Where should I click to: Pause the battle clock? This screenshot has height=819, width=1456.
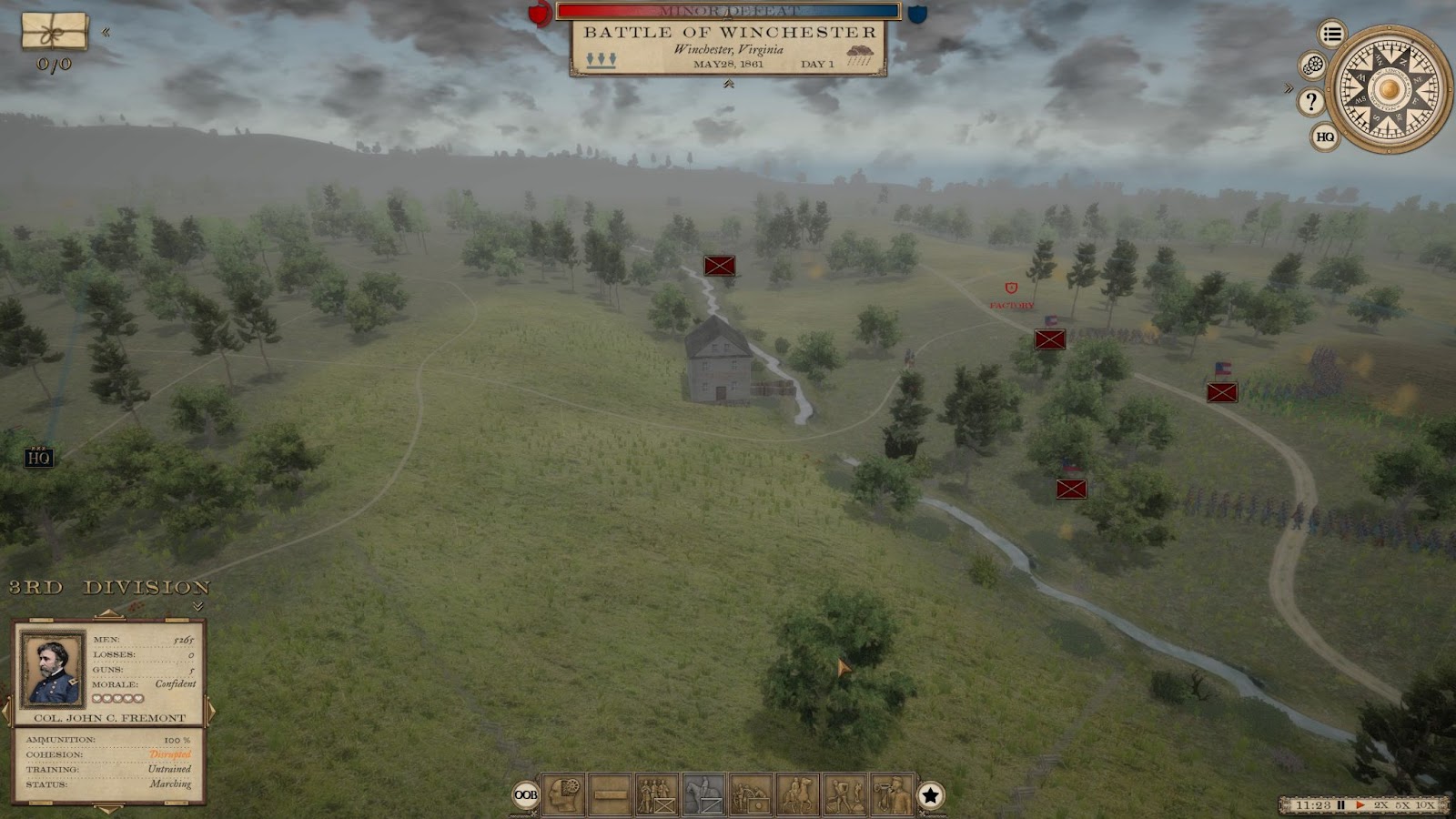pos(1340,805)
